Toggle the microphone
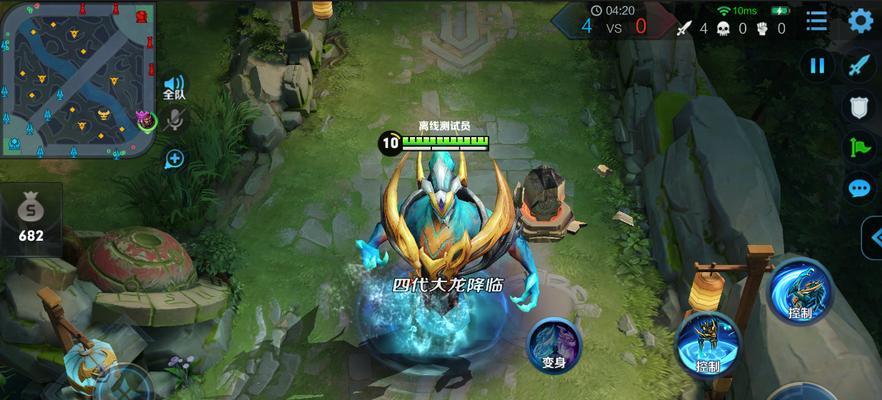 [174, 121]
